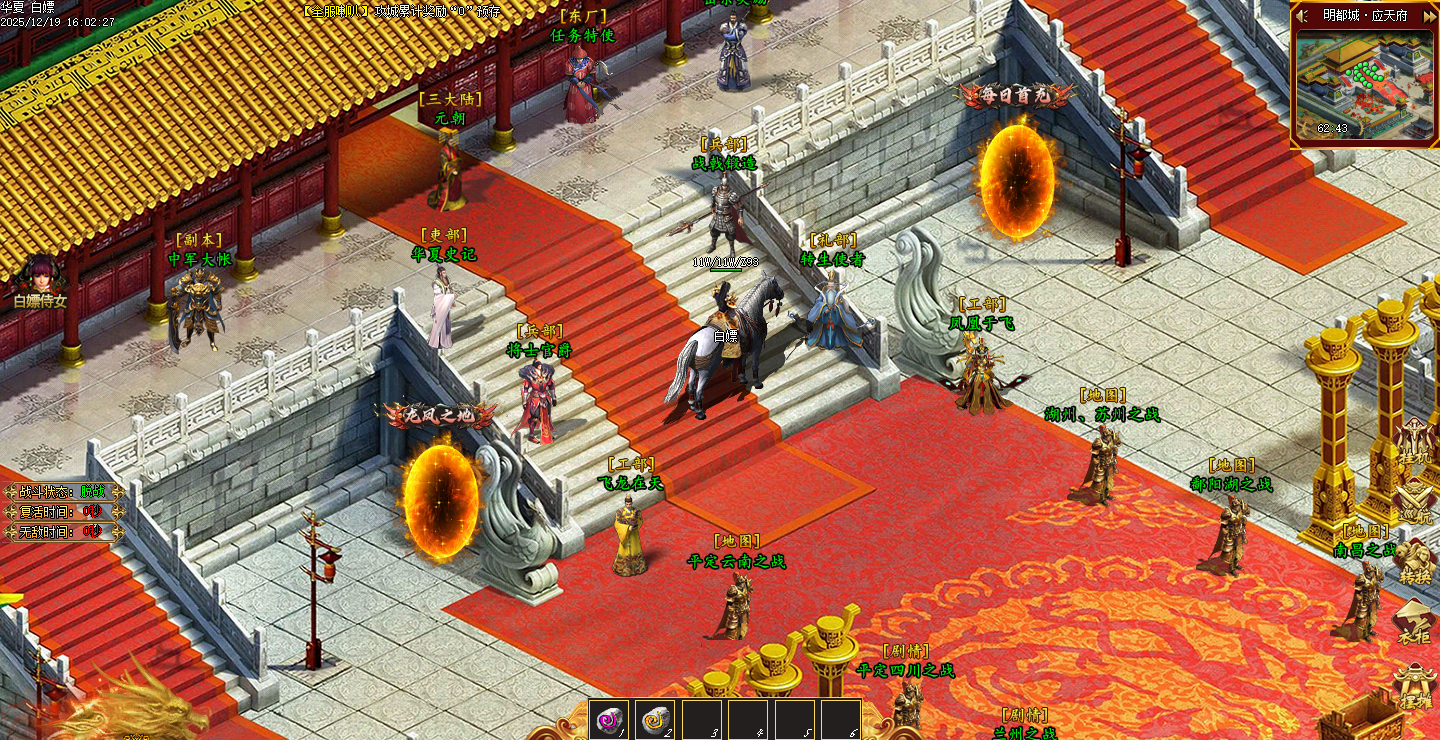Use the purple swirl stone in slot 1

(x=609, y=719)
